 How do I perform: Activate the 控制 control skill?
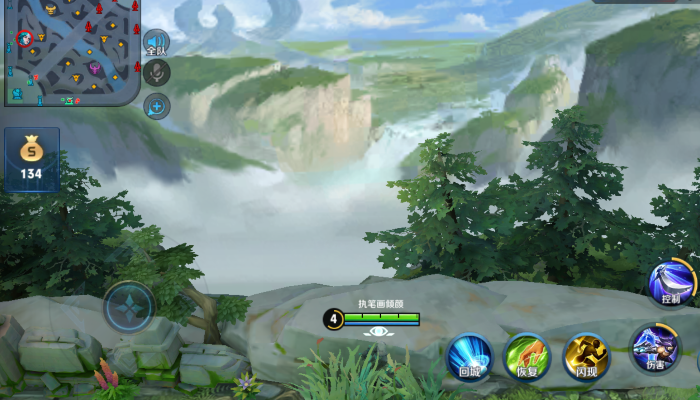point(671,283)
